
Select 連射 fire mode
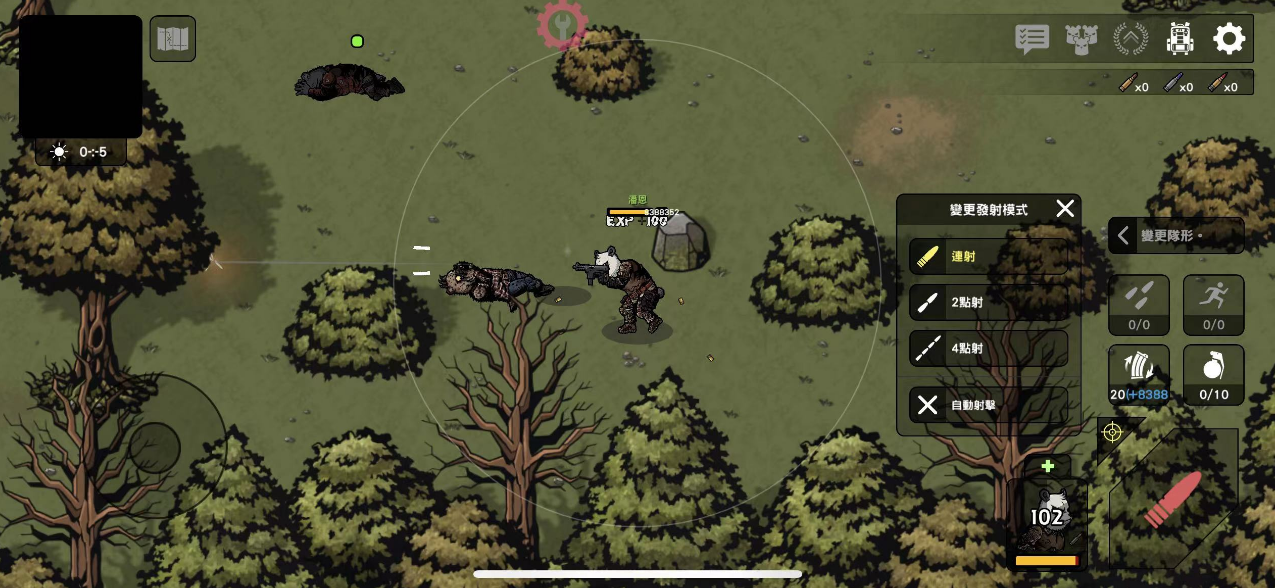click(x=988, y=256)
